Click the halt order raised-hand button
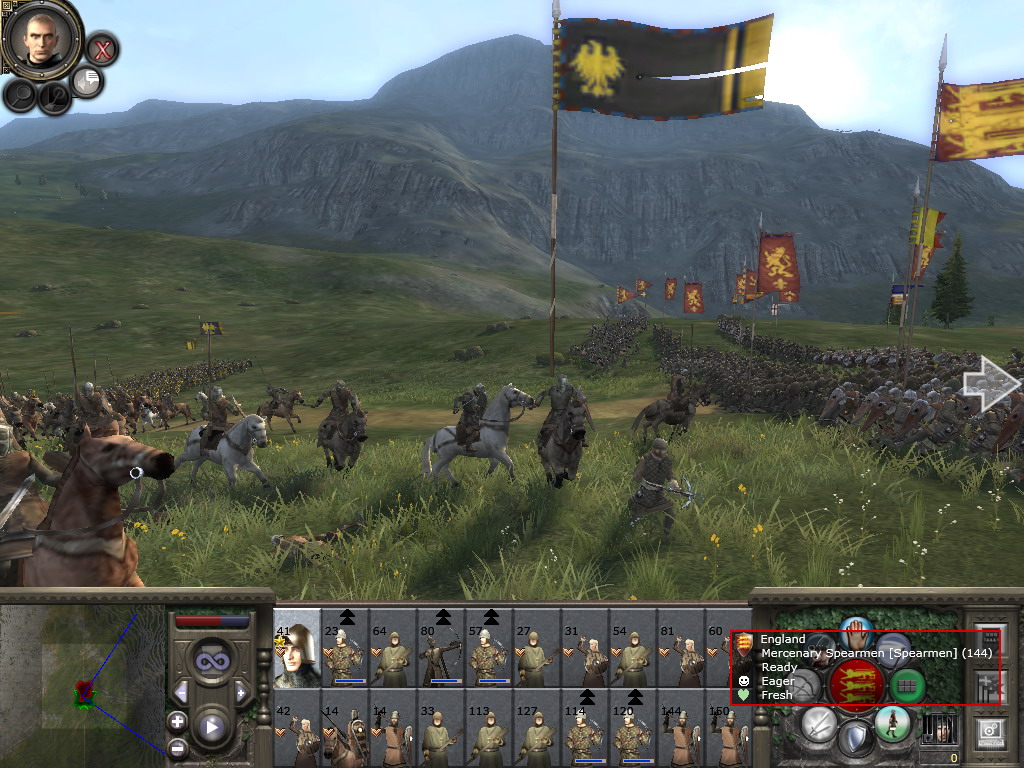This screenshot has width=1024, height=768. coord(856,634)
